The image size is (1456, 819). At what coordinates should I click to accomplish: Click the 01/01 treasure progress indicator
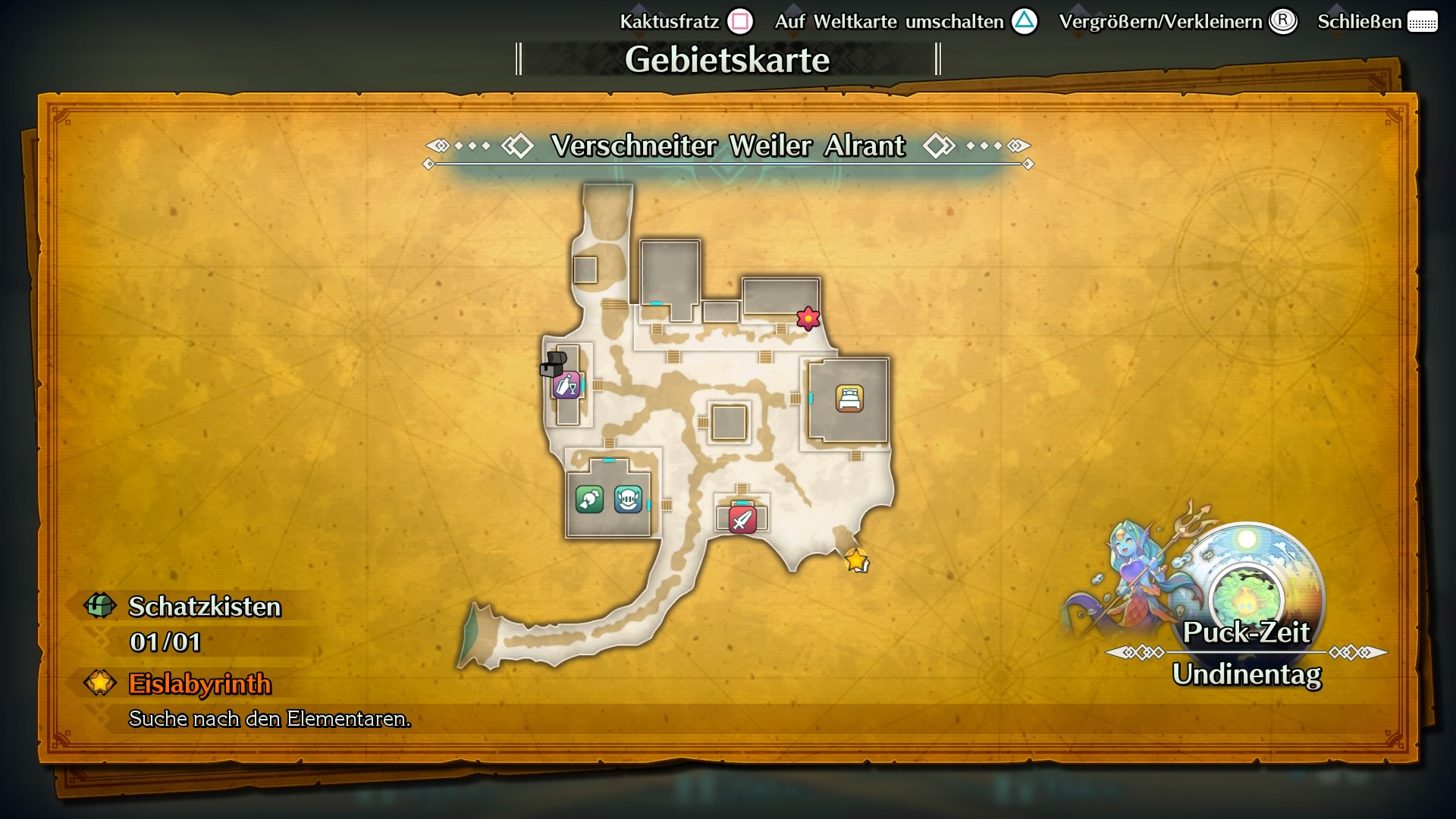163,644
